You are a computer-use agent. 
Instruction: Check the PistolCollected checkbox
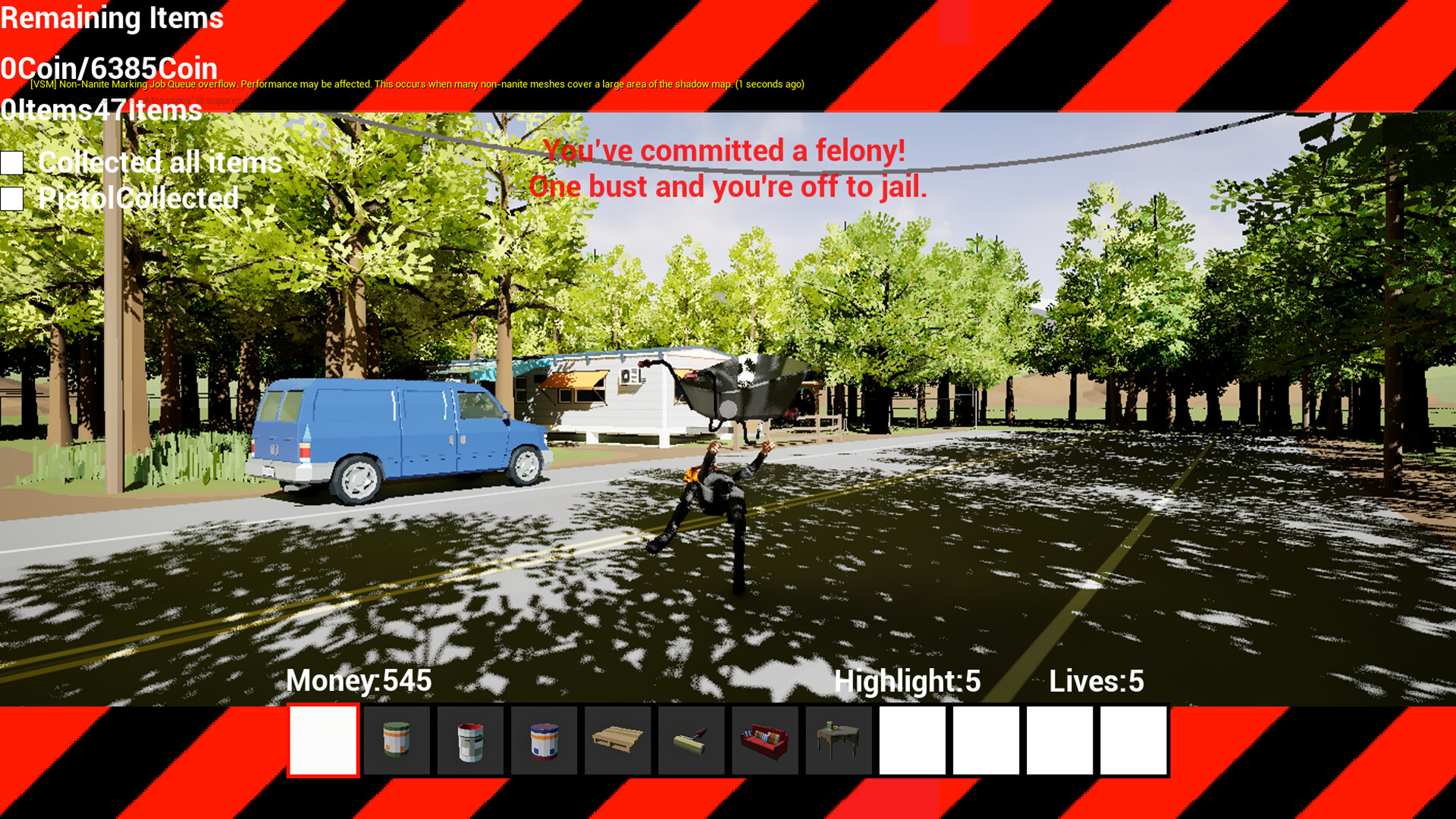point(12,199)
